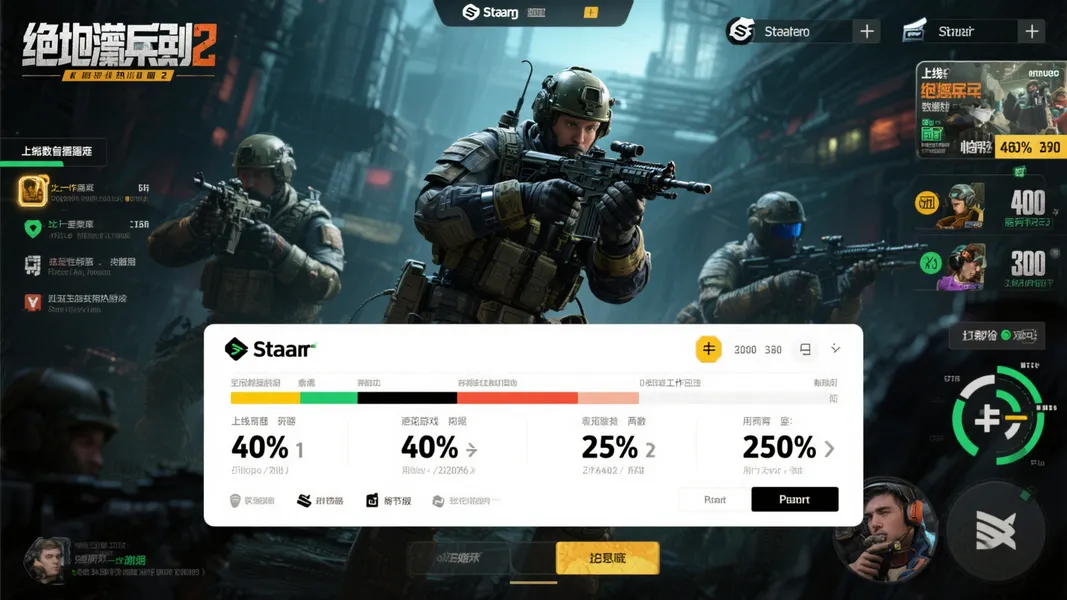Click the square icon button in panel header

click(805, 349)
